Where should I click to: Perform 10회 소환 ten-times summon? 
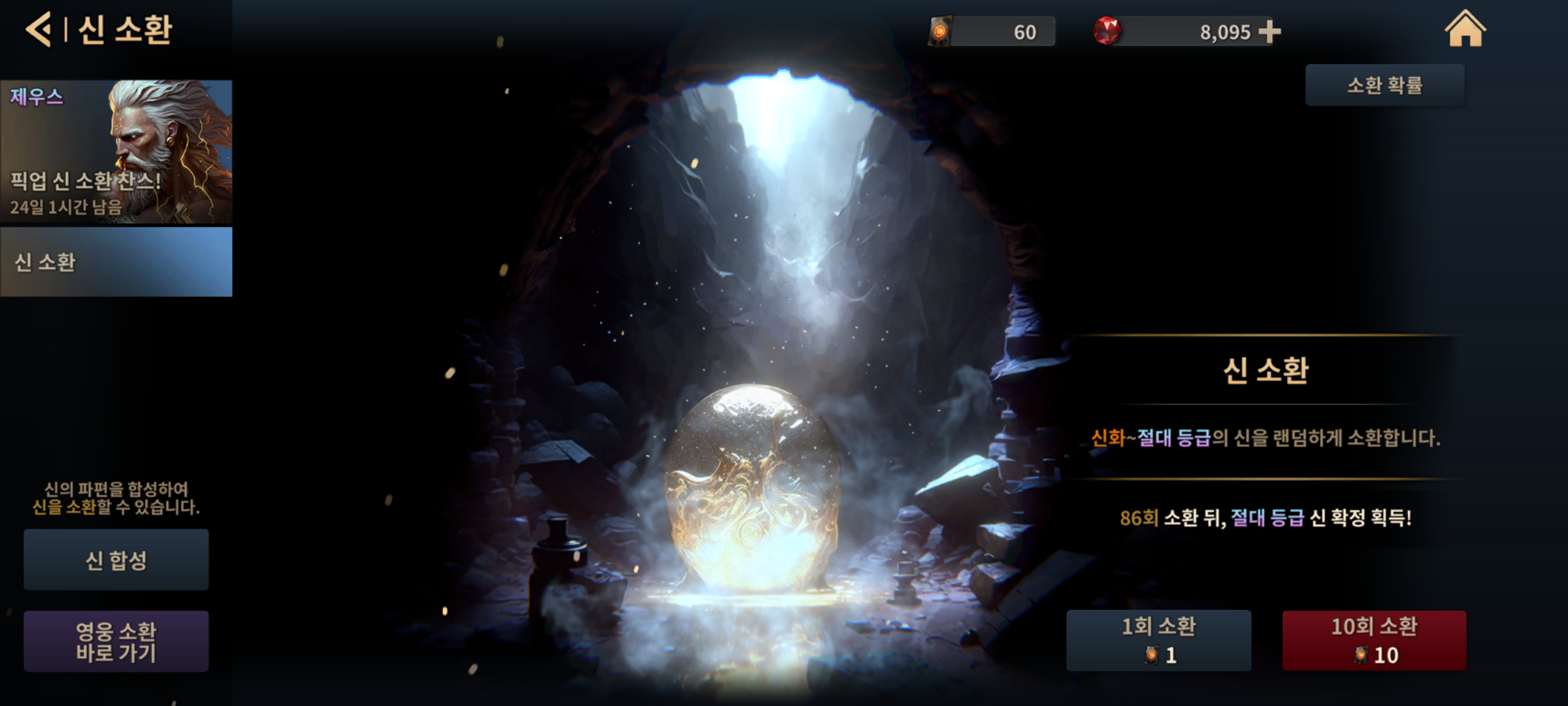[1374, 640]
